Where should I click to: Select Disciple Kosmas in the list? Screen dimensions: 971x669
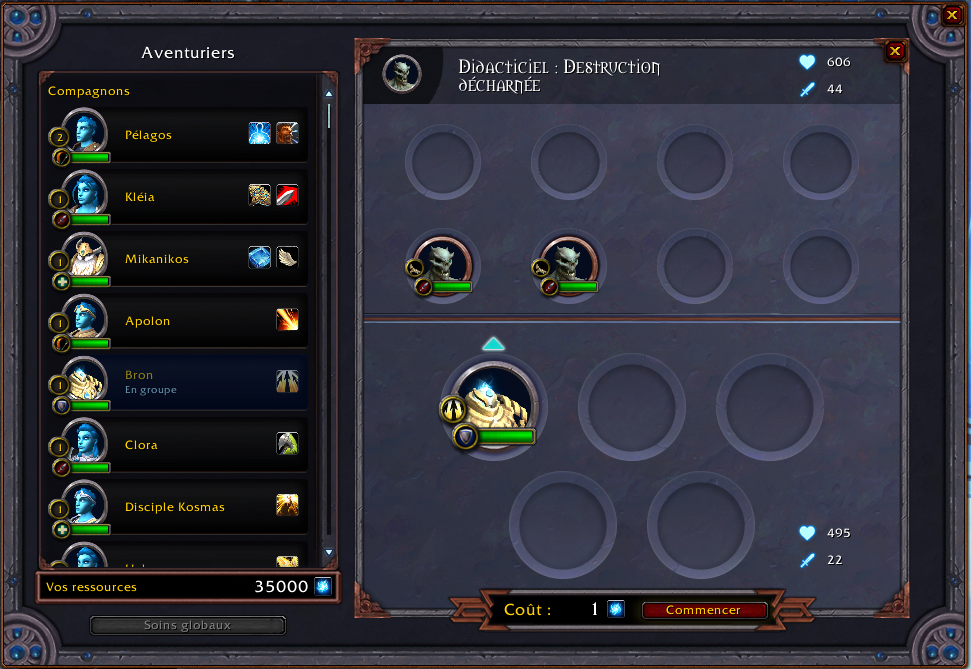(174, 507)
